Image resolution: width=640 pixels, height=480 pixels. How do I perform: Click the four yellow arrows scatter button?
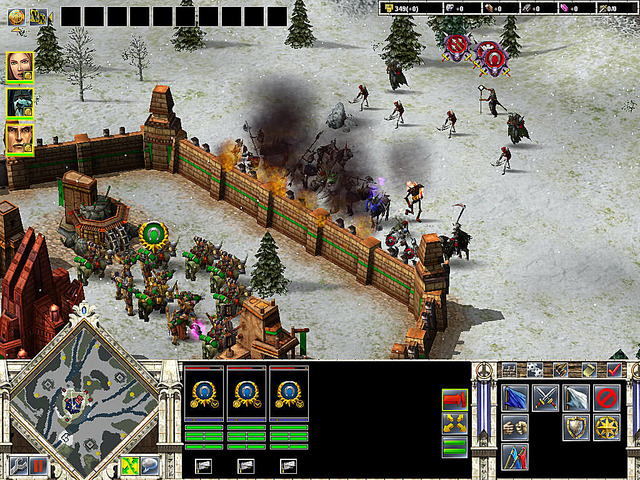point(454,423)
